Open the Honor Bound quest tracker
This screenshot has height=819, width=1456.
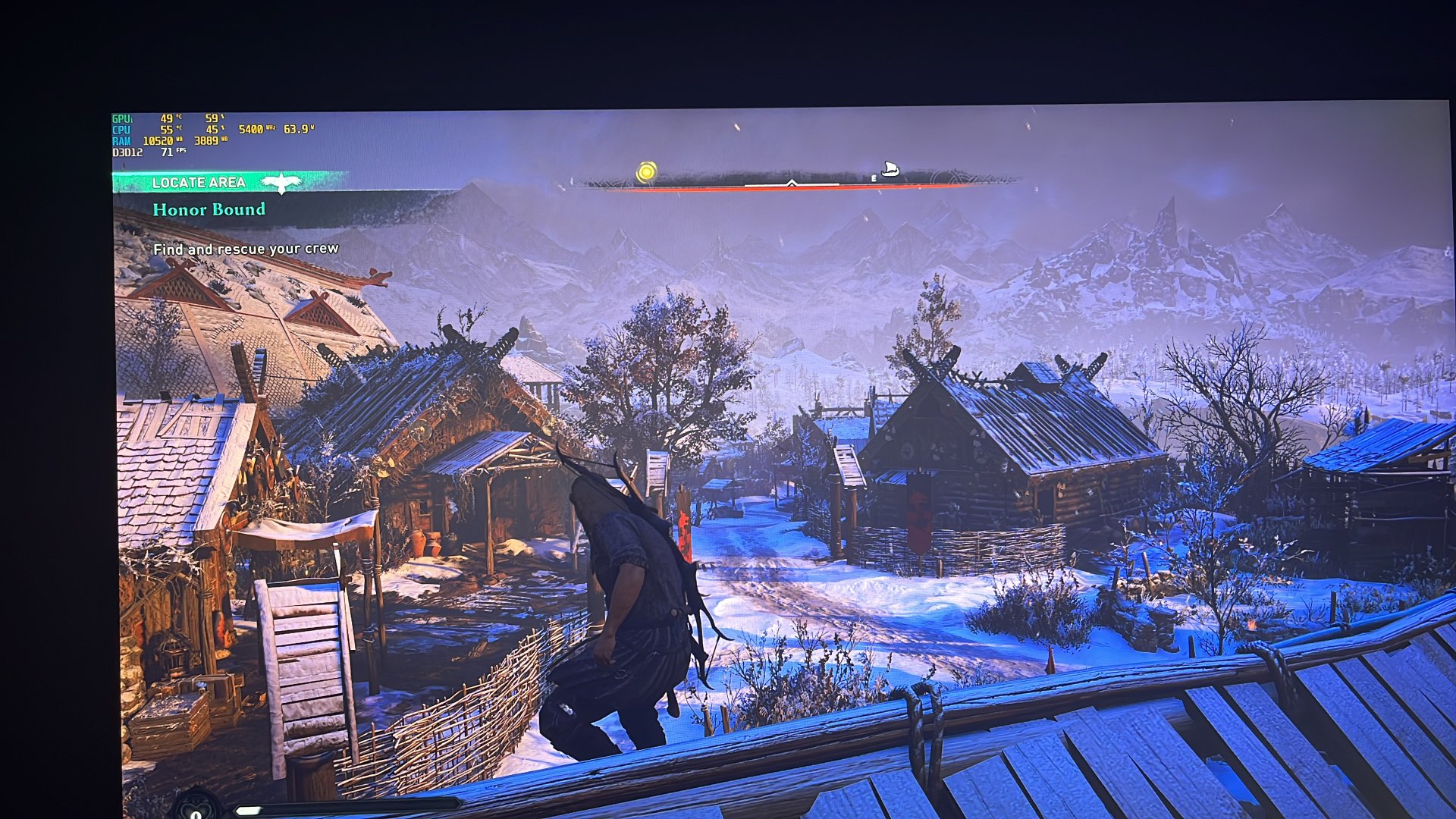click(x=209, y=209)
